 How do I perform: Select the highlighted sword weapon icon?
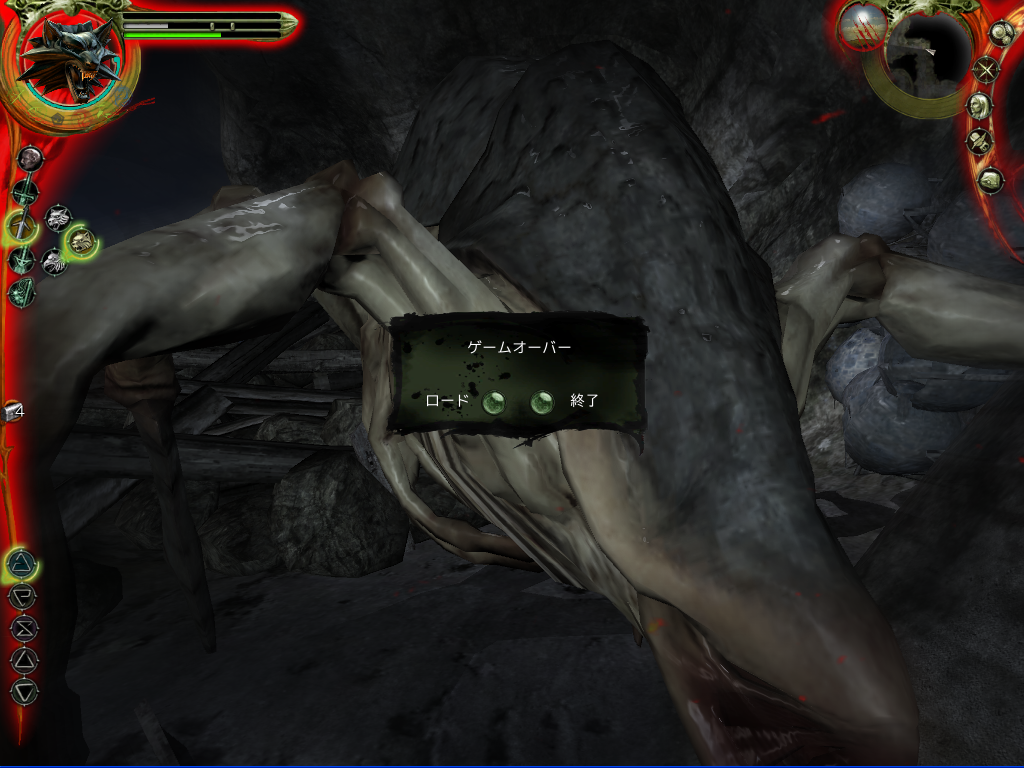click(x=22, y=225)
